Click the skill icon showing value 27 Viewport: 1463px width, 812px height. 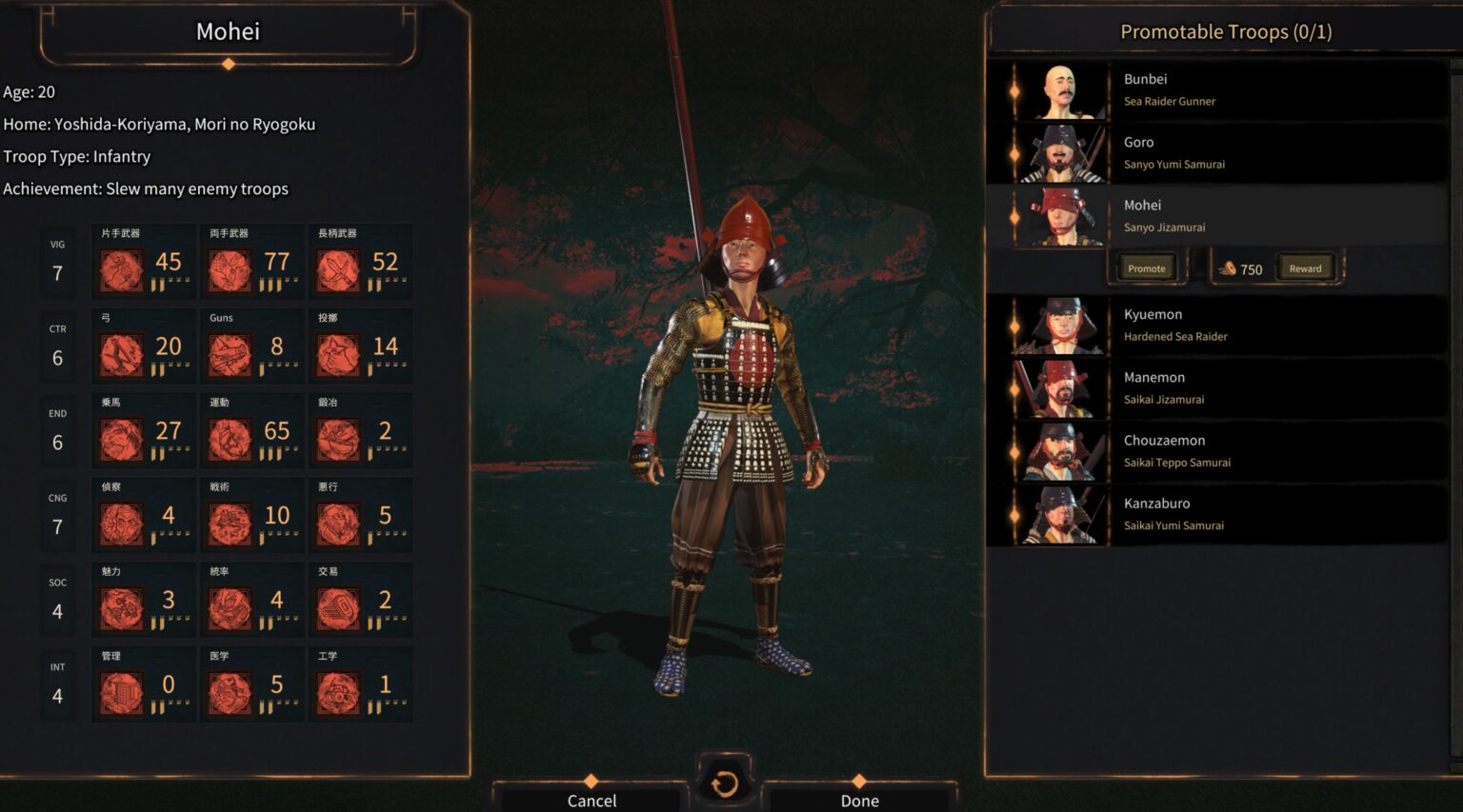122,440
